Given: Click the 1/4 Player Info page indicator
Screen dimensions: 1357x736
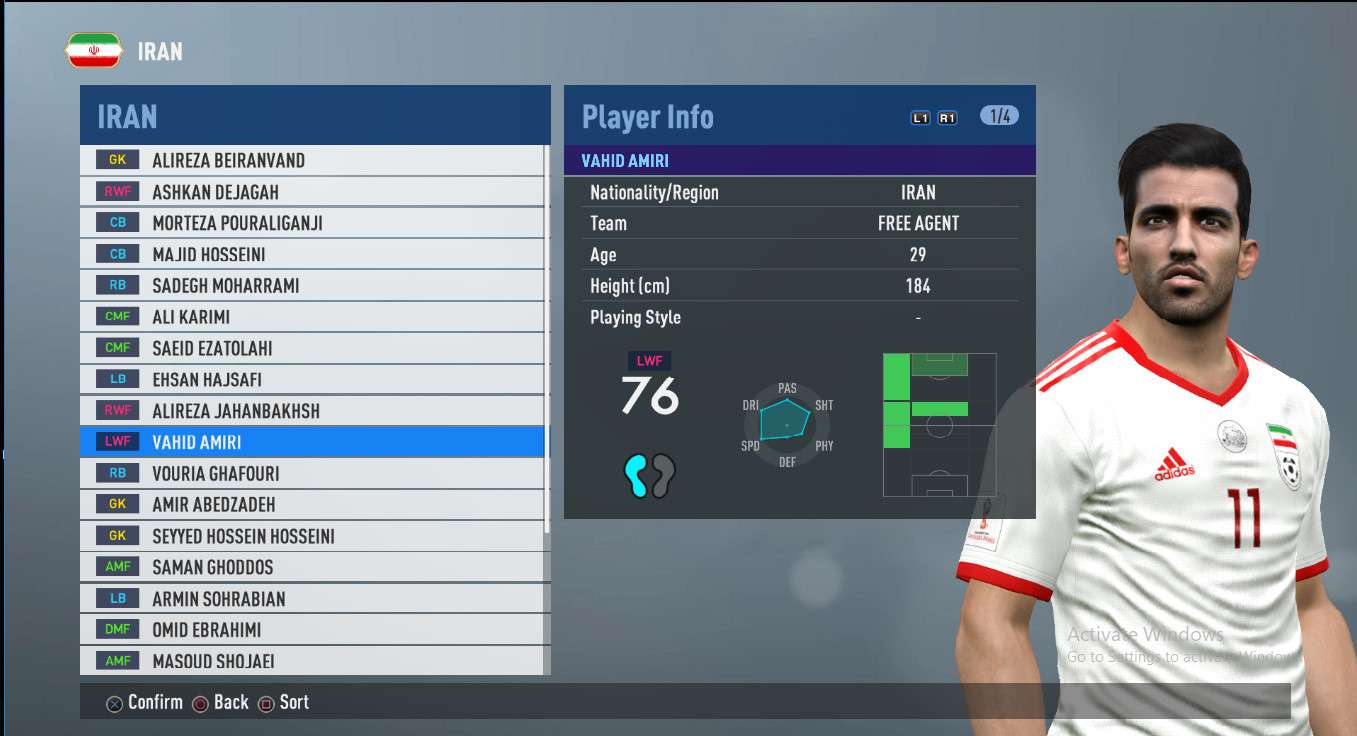Looking at the screenshot, I should (x=999, y=116).
